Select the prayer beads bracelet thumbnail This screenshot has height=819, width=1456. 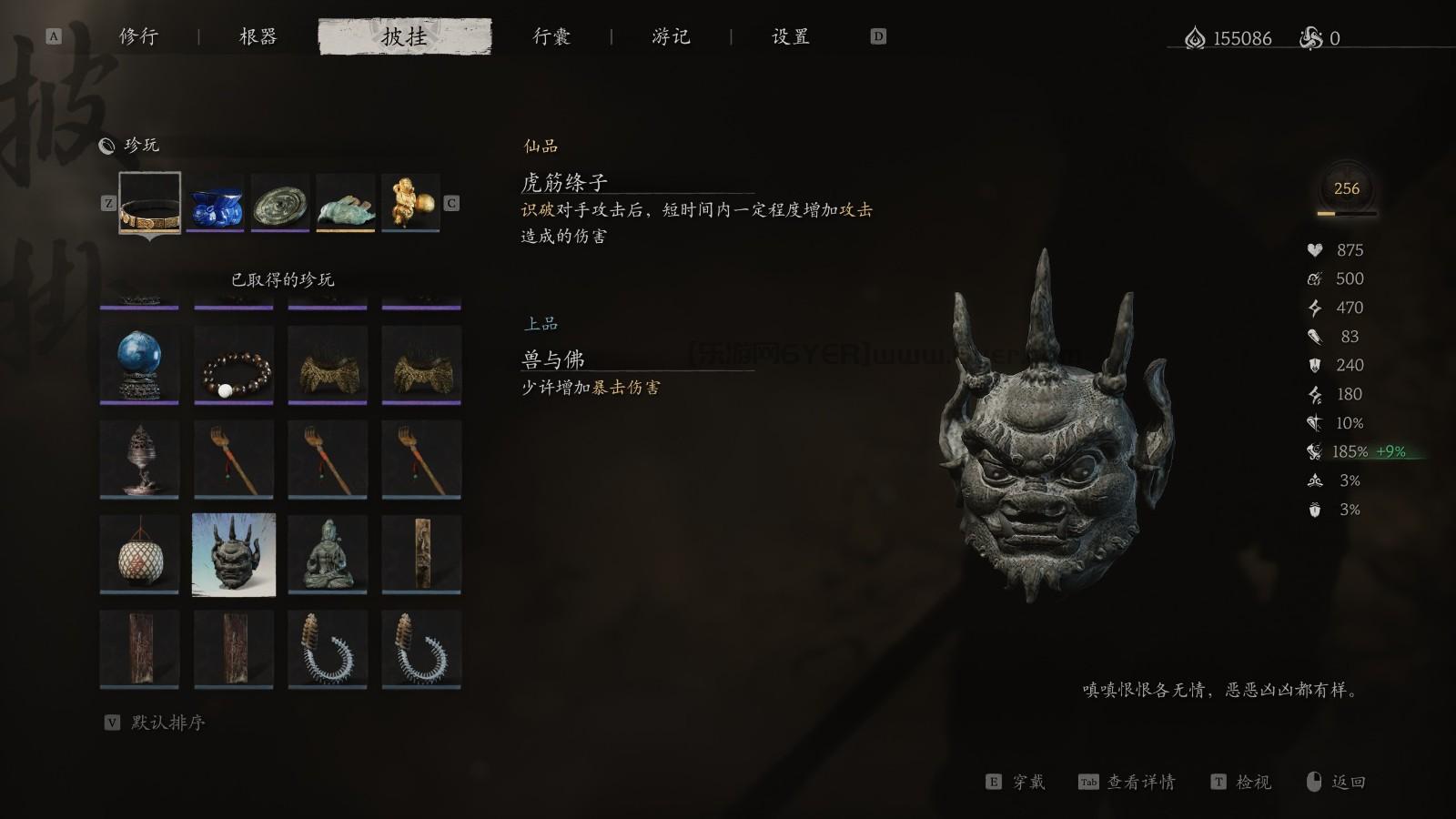tap(233, 365)
